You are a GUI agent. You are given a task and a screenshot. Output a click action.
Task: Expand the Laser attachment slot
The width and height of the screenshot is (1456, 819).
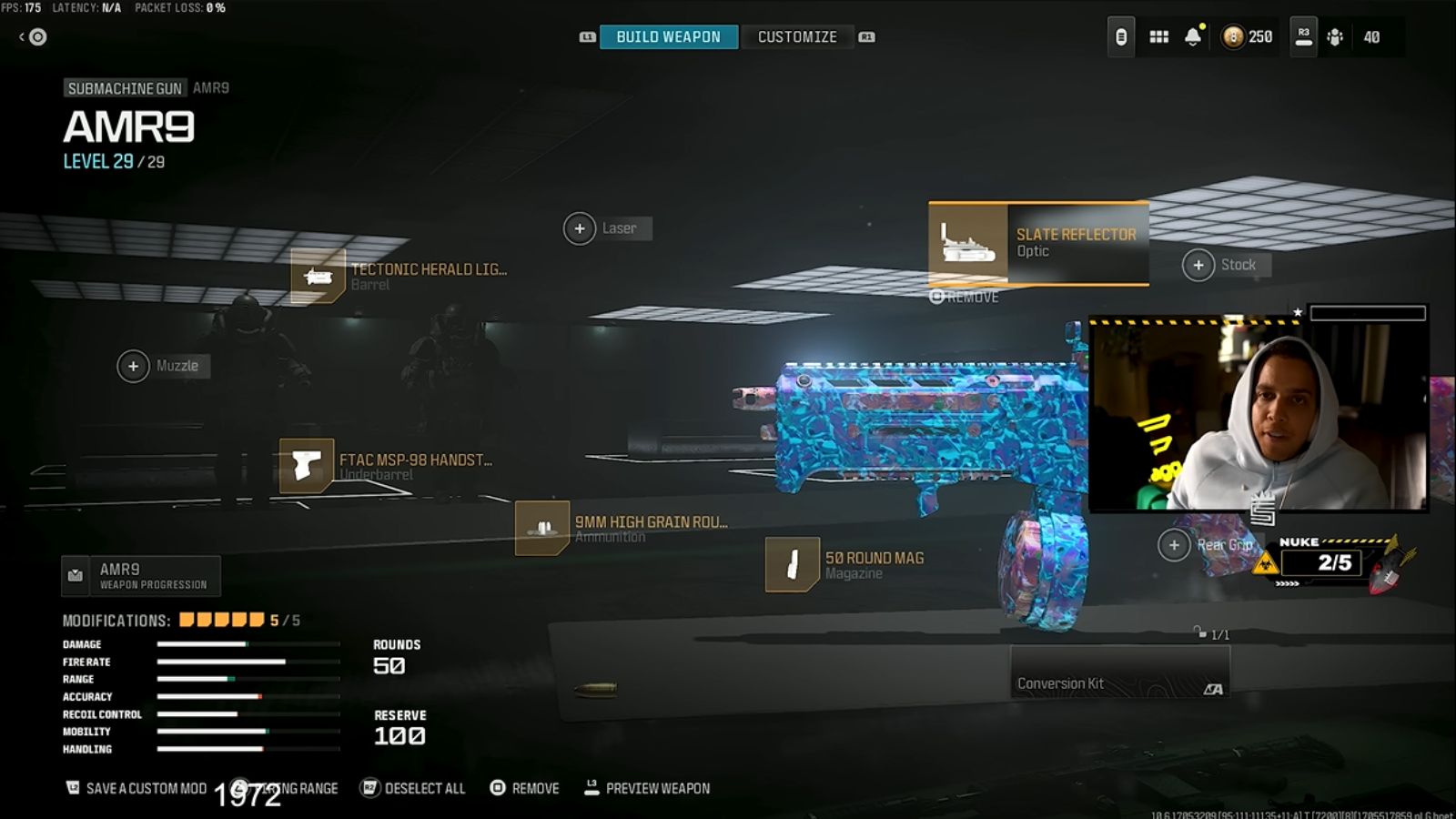tap(580, 228)
